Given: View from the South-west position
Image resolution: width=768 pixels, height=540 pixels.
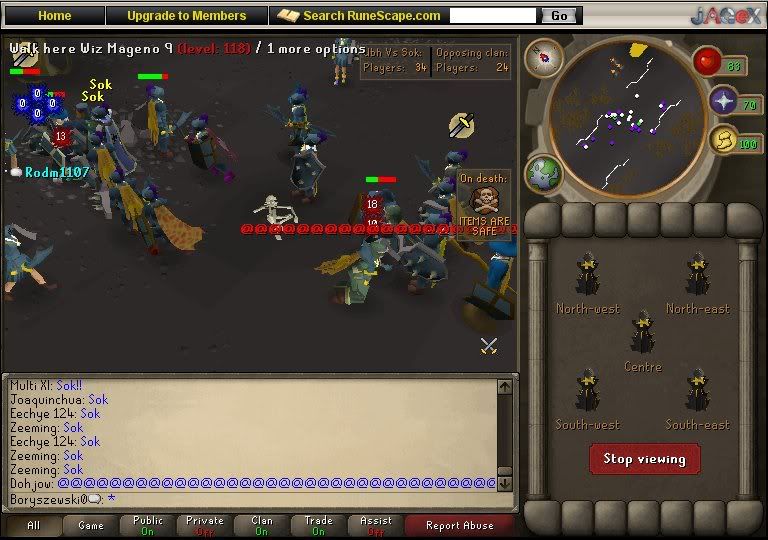Looking at the screenshot, I should [588, 398].
